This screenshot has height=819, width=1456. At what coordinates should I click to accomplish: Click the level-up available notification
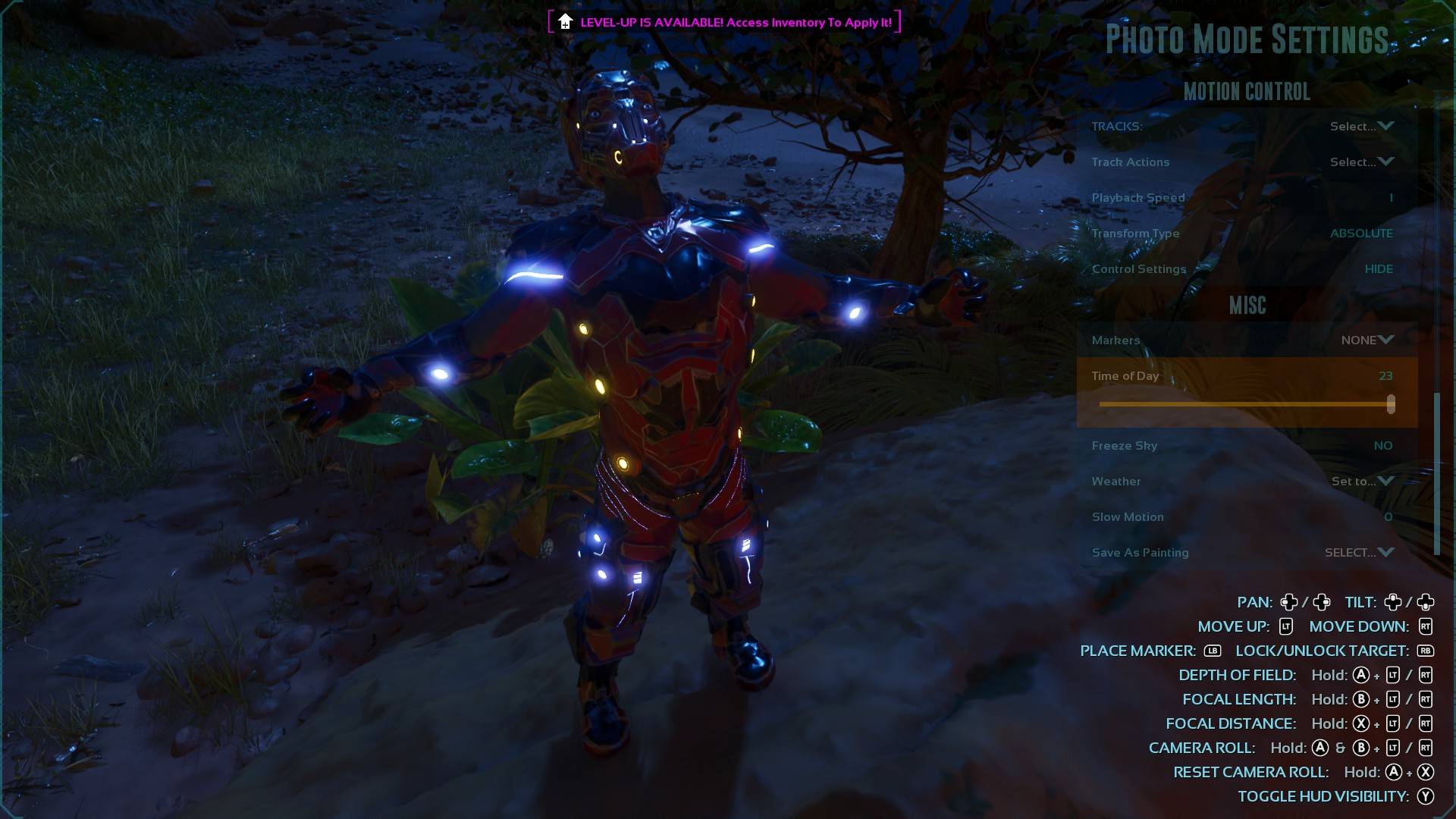click(x=725, y=22)
